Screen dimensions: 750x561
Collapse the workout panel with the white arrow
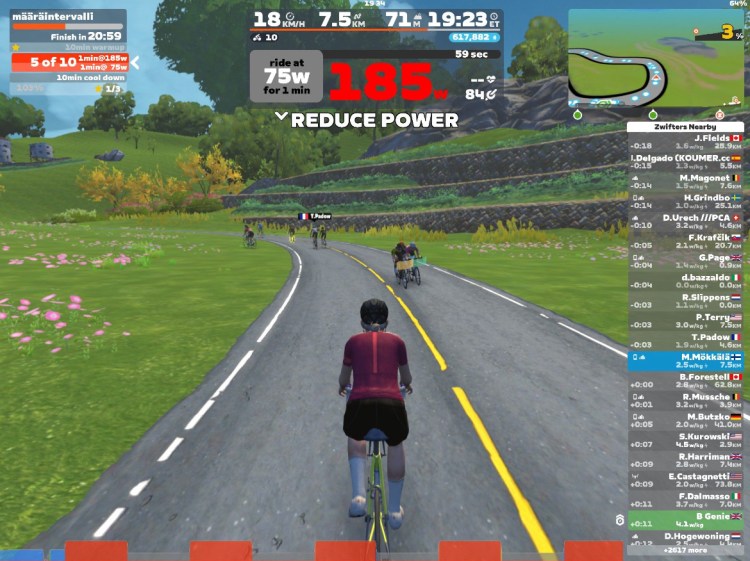(x=135, y=62)
